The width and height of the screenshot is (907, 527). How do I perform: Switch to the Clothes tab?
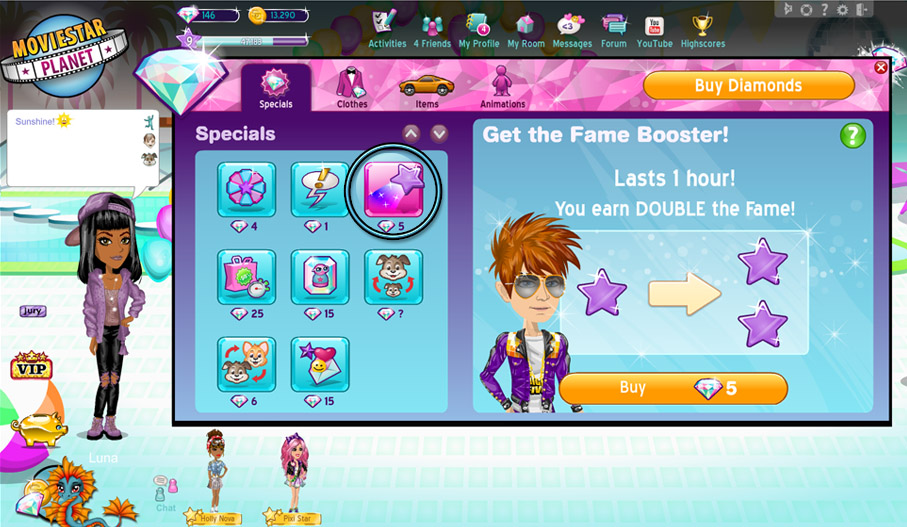351,88
